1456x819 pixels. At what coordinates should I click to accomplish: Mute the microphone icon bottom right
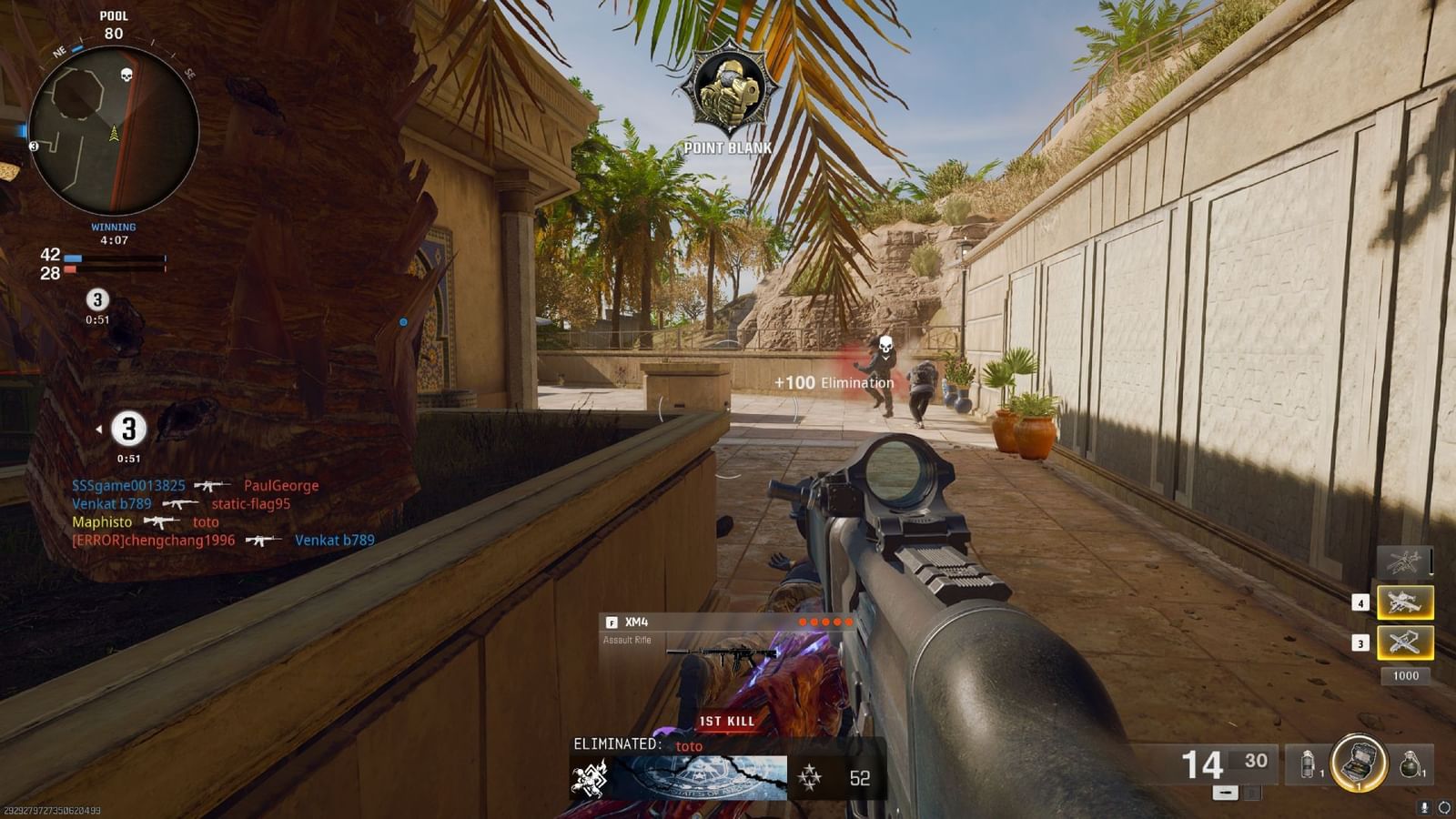(1424, 807)
